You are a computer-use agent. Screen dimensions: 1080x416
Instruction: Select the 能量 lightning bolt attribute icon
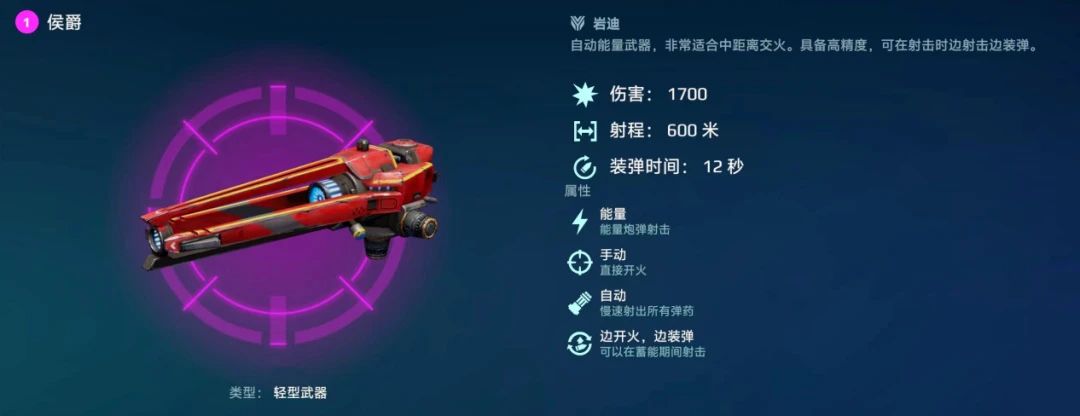click(x=579, y=221)
